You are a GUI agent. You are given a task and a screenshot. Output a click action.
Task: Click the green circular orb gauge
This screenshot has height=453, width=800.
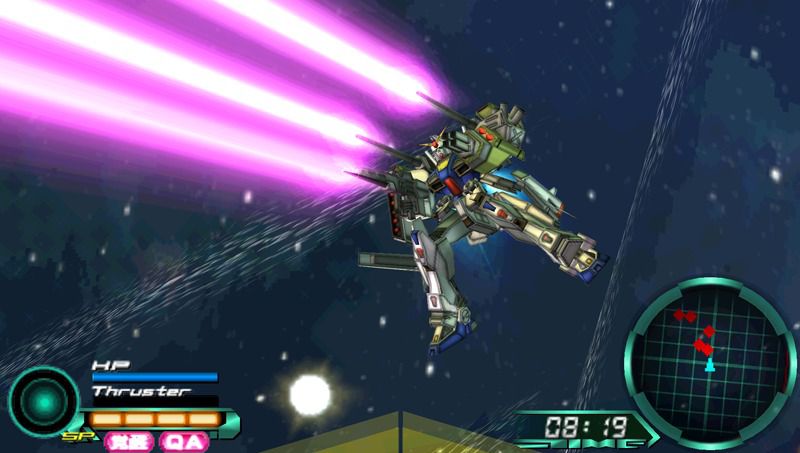point(43,400)
